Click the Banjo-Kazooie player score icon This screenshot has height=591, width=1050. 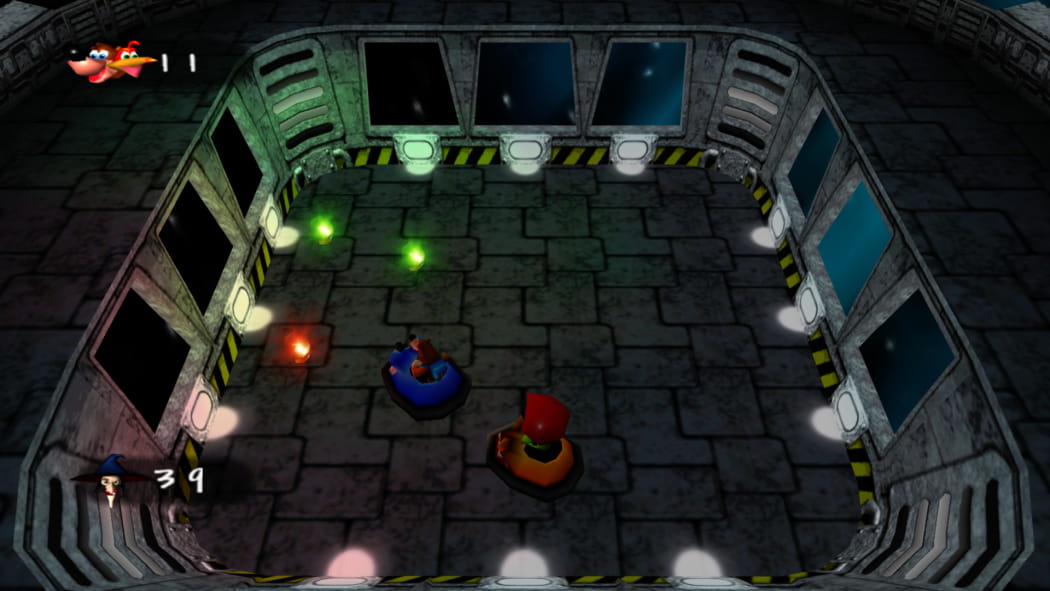pyautogui.click(x=110, y=62)
